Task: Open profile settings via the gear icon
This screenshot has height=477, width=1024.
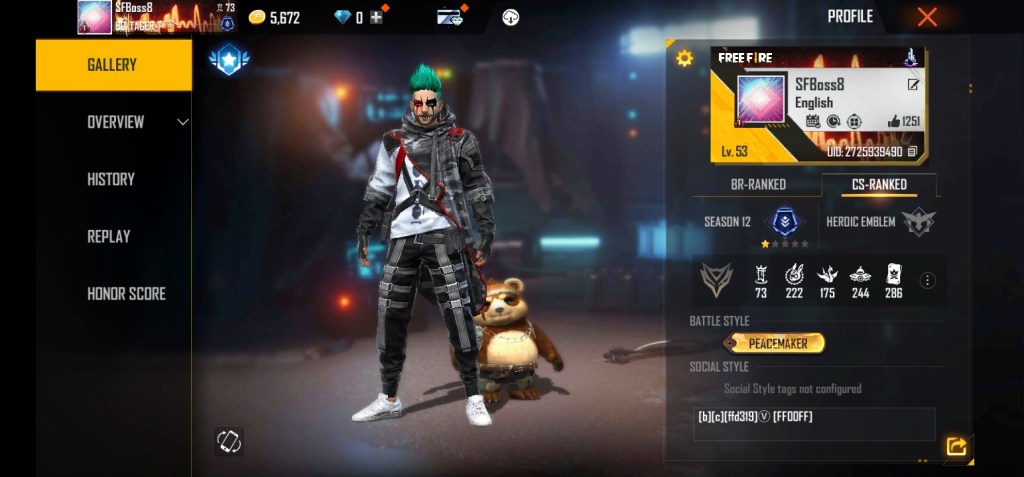Action: 684,58
